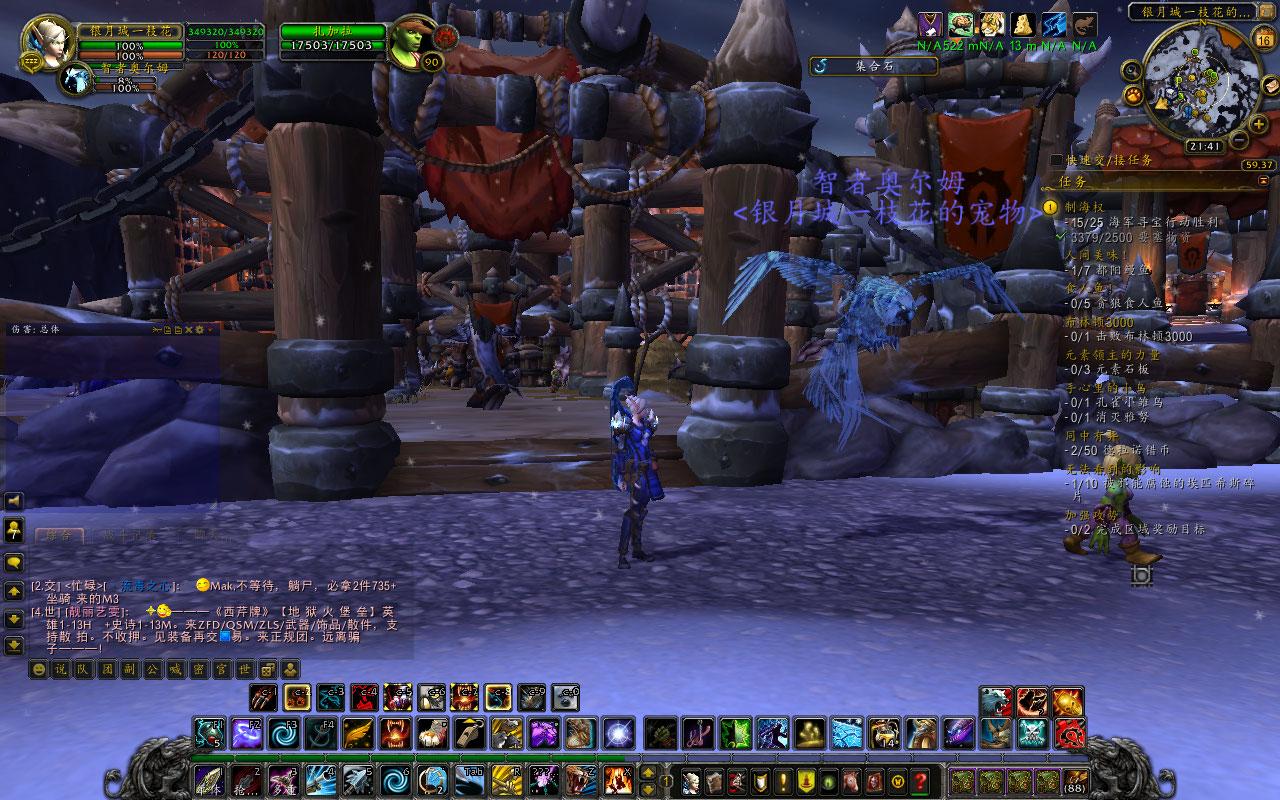Image resolution: width=1280 pixels, height=800 pixels.
Task: Click the 集合石 meeting stone button
Action: 874,66
